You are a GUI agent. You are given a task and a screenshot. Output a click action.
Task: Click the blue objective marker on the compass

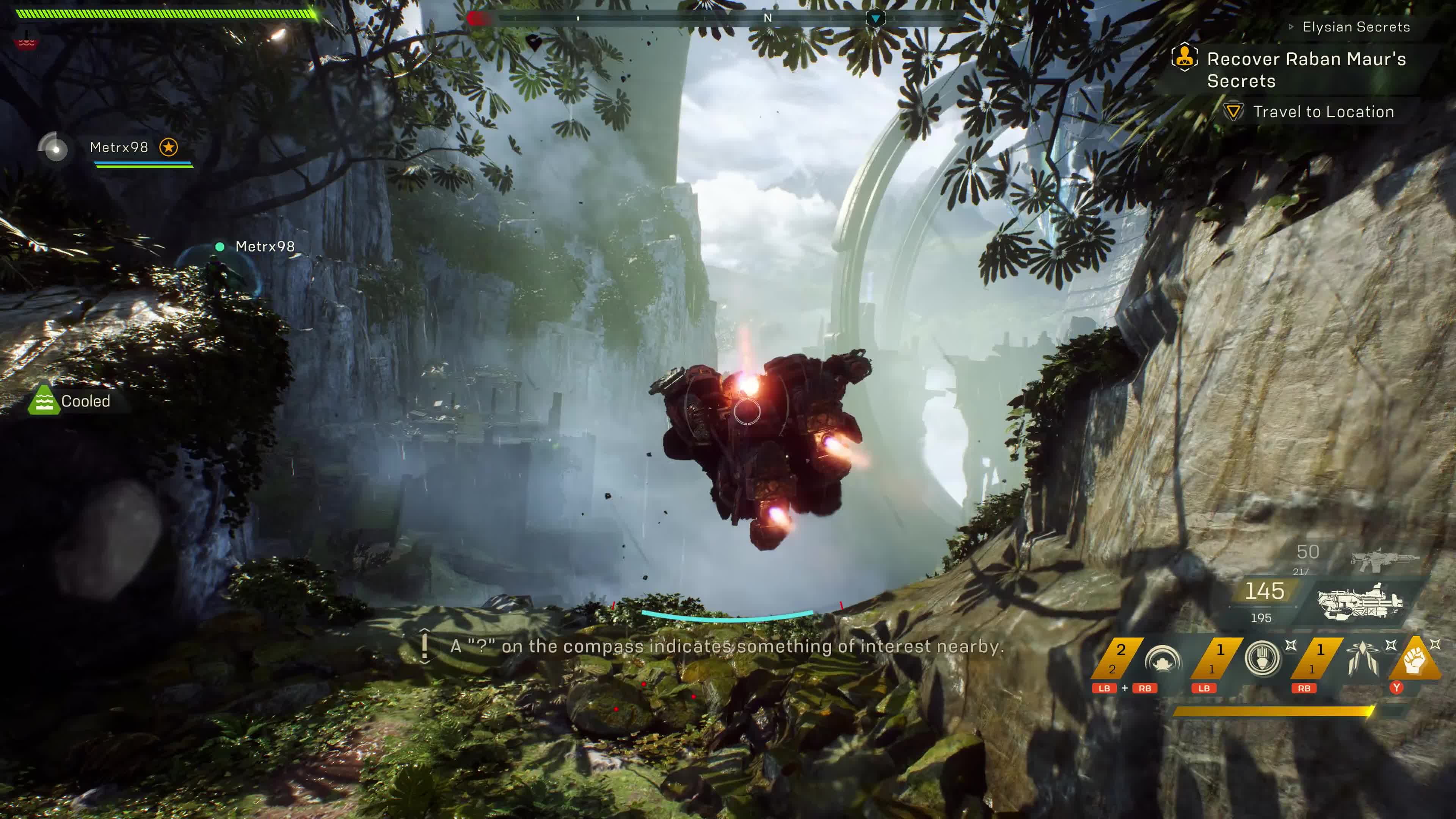click(x=875, y=19)
